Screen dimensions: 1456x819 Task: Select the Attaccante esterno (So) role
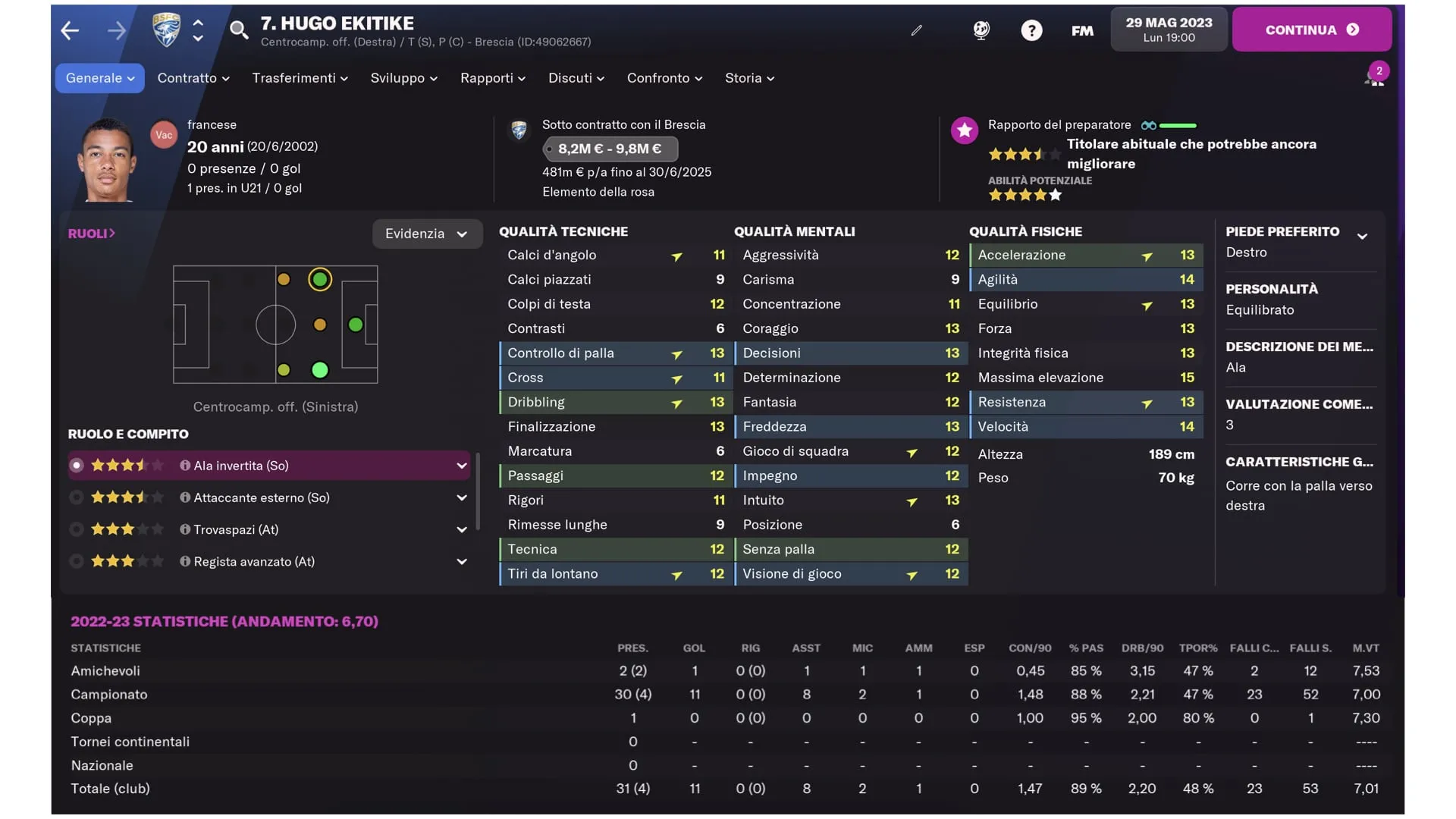tap(262, 497)
